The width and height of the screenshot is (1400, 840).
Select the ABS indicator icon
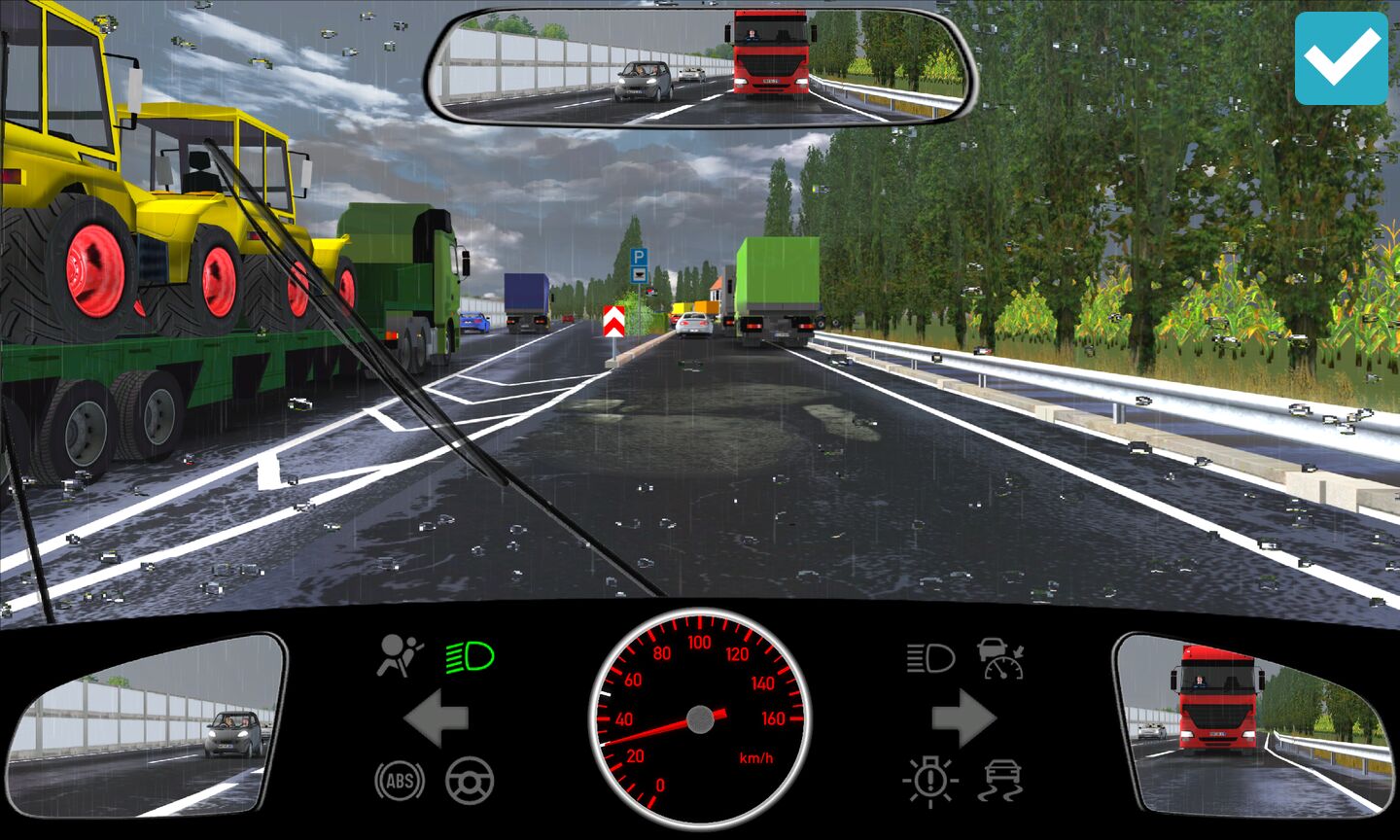pyautogui.click(x=400, y=780)
